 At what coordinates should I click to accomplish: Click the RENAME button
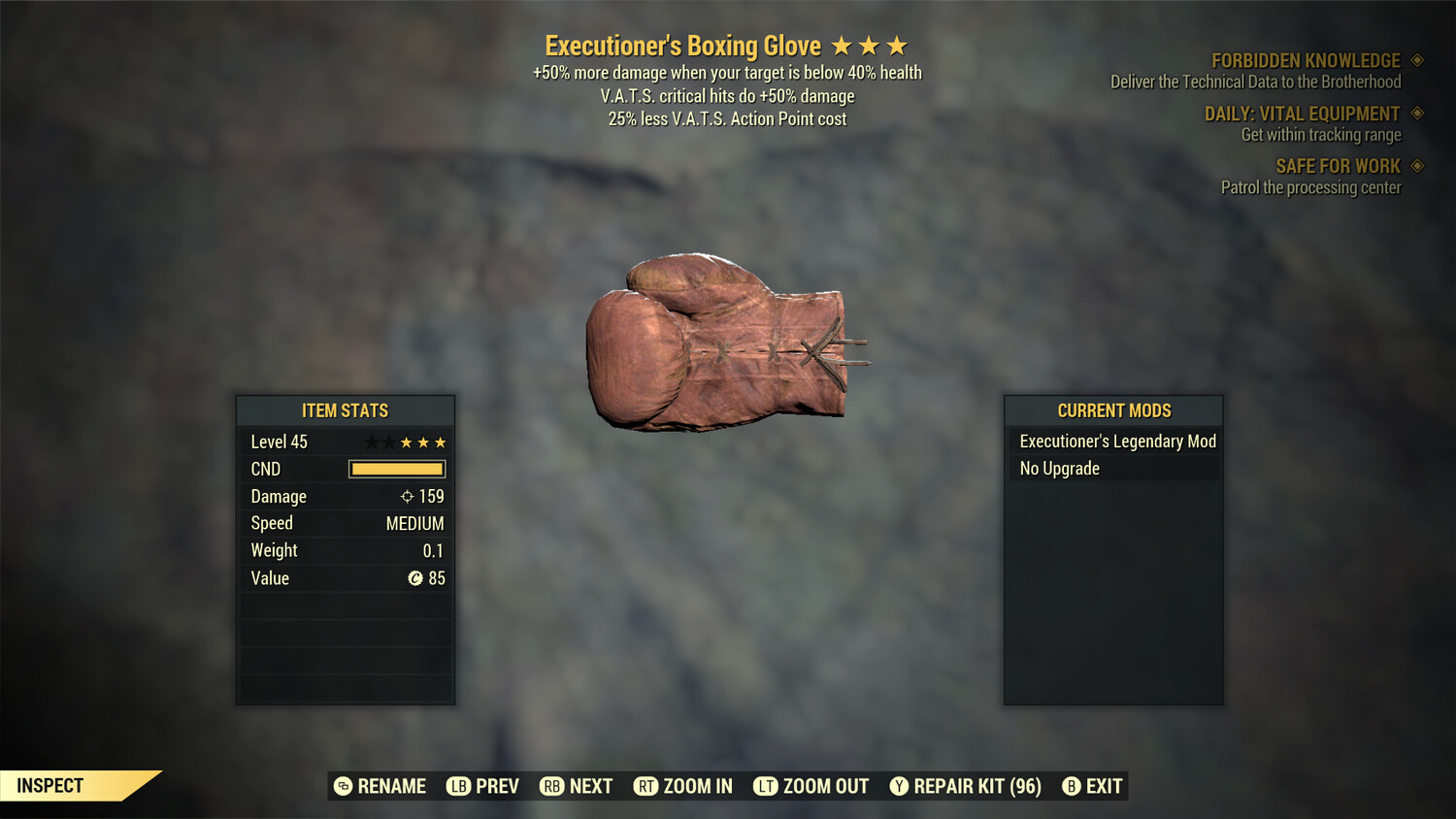381,786
